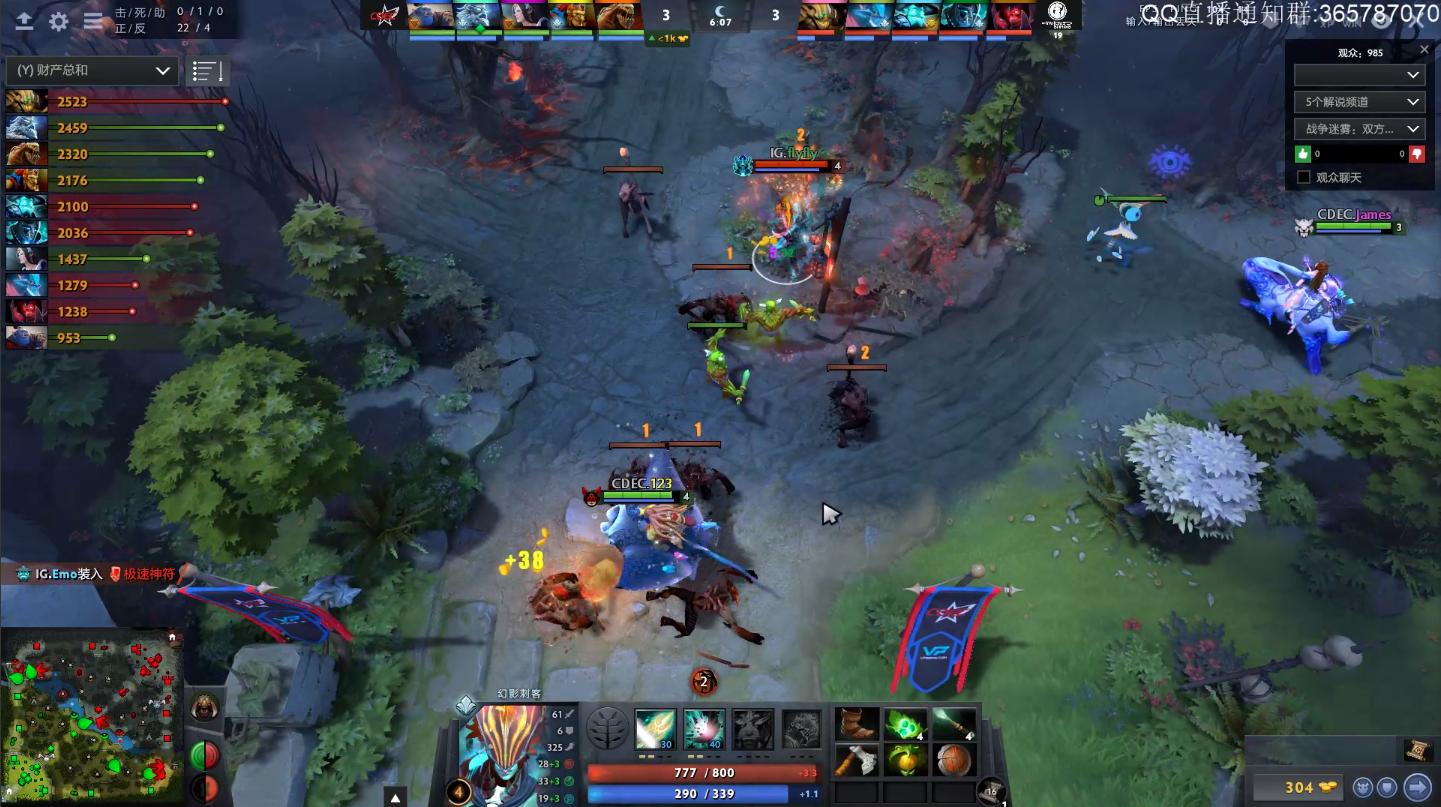The image size is (1441, 807).
Task: Click the Blur ability icon
Action: point(752,728)
